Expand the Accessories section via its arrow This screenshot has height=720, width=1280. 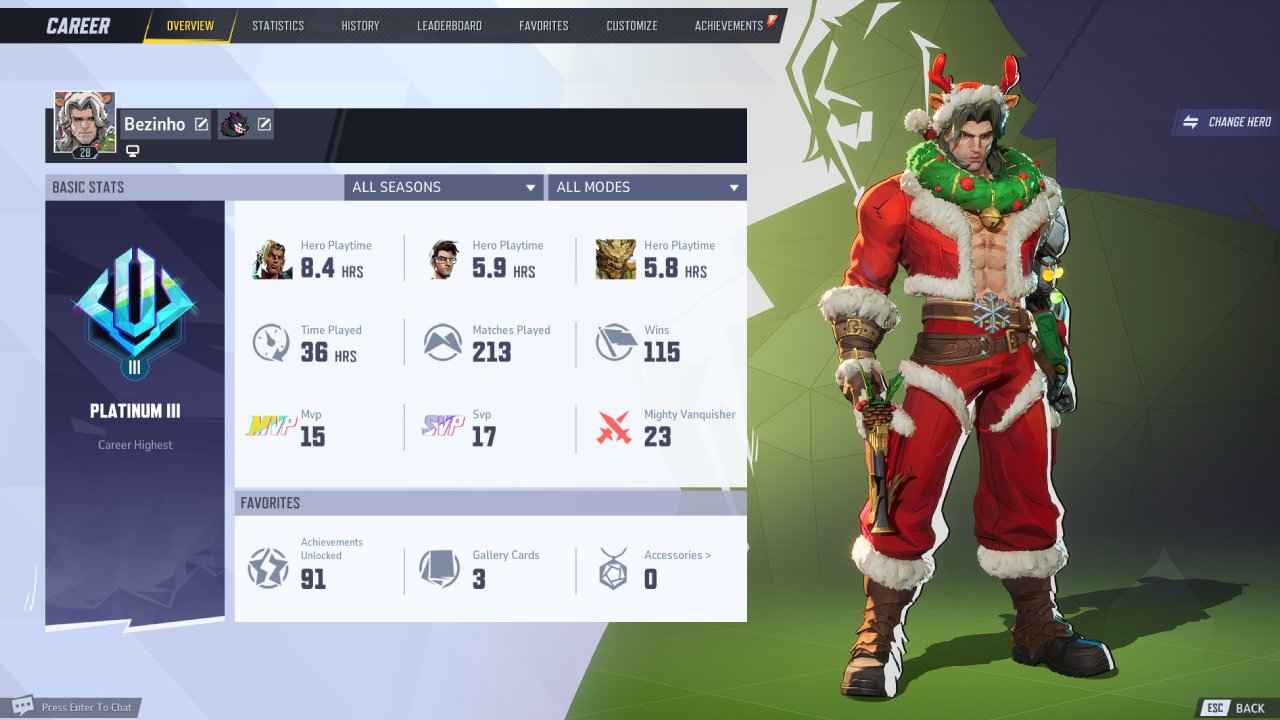point(707,555)
